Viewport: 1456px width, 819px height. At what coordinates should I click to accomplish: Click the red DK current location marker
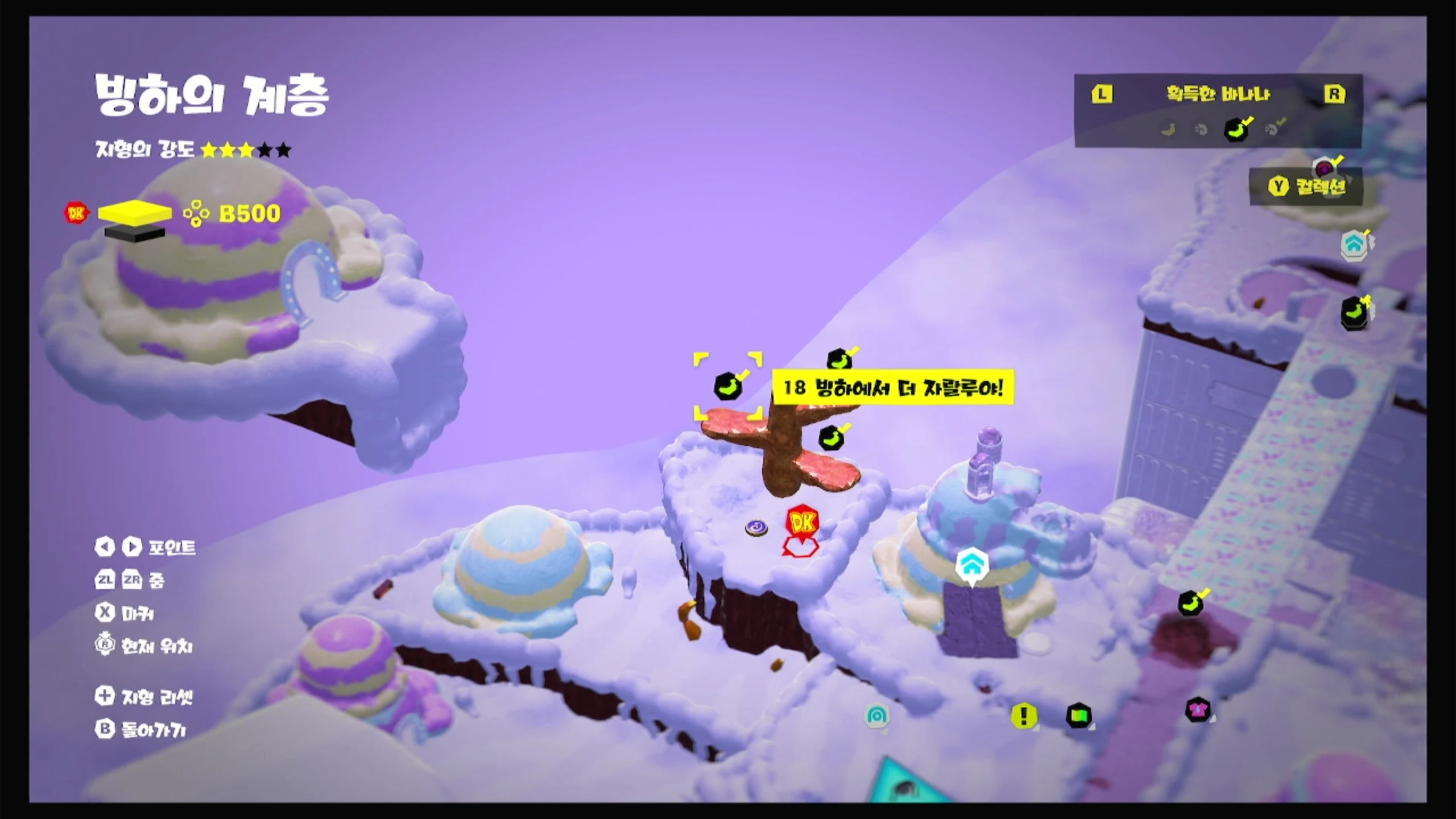(x=802, y=523)
